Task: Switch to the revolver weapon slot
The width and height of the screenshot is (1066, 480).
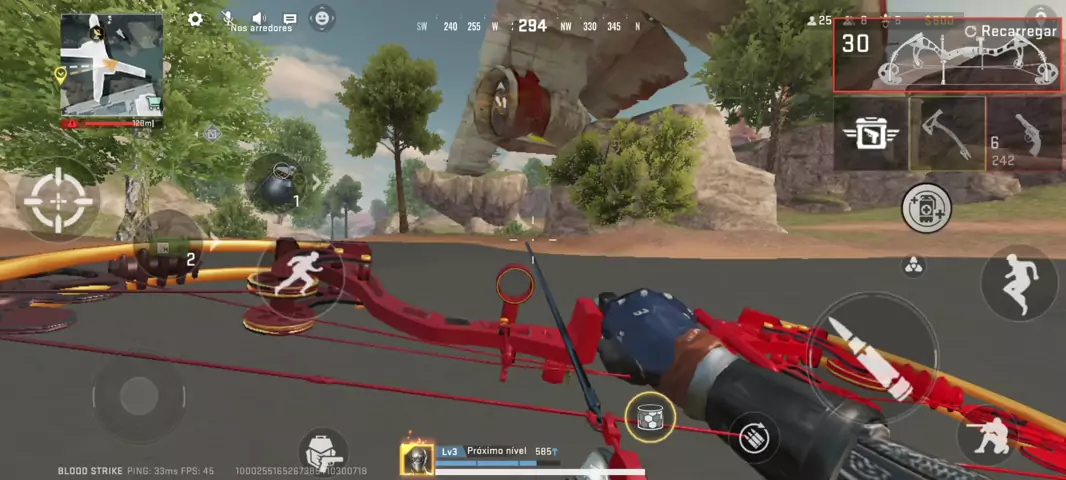Action: pyautogui.click(x=1025, y=133)
